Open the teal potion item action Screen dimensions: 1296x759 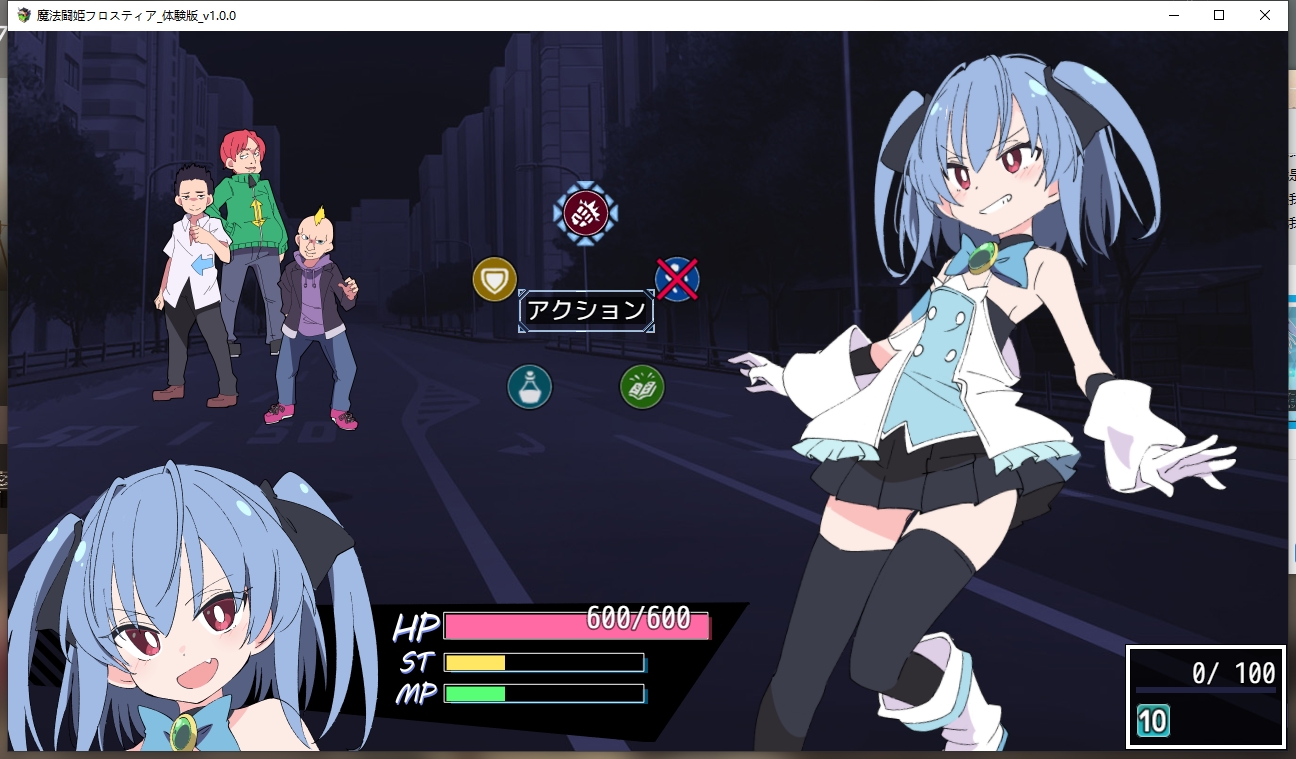click(529, 386)
